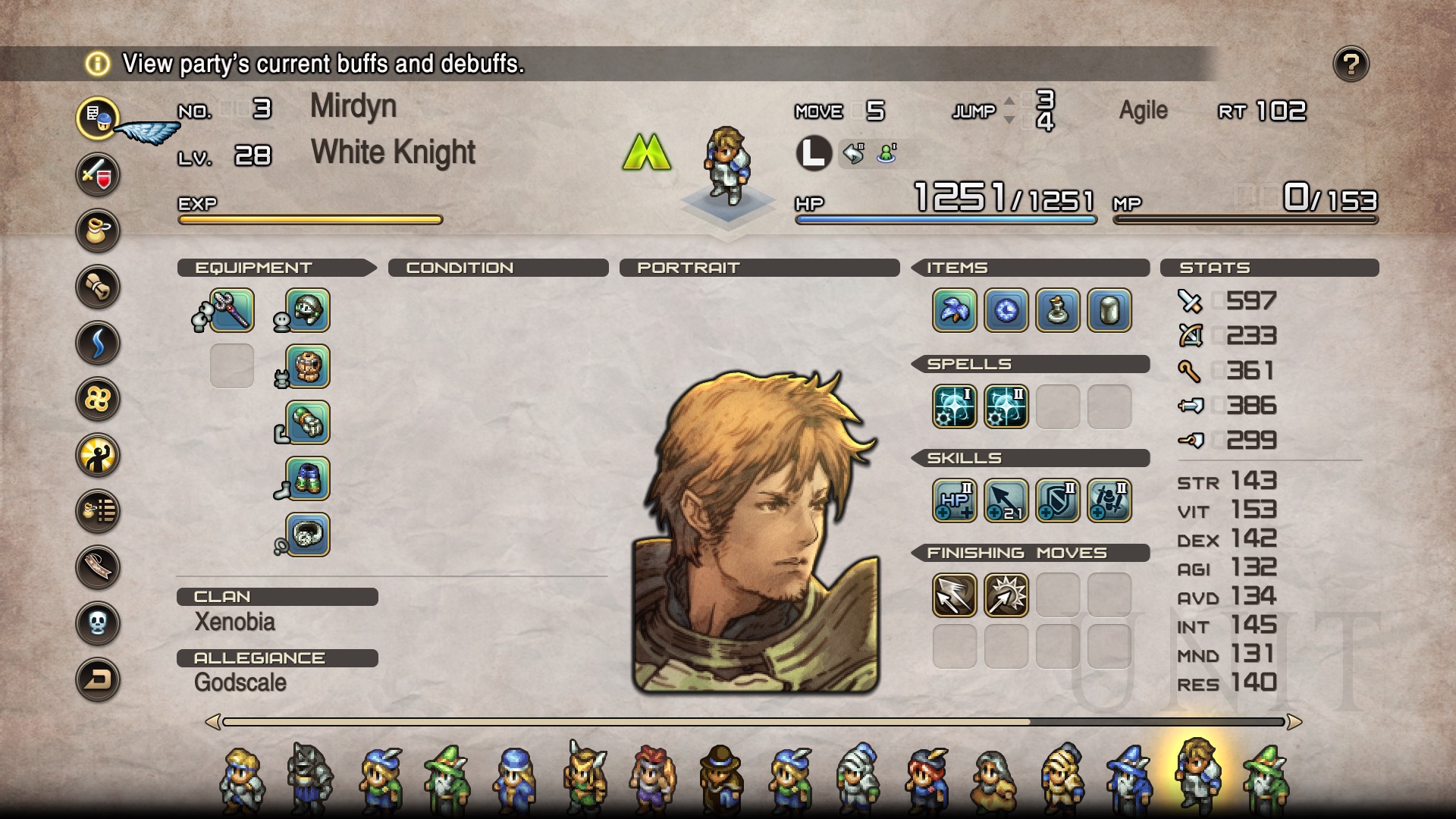This screenshot has height=819, width=1456.
Task: Inspect the blue bird item icon
Action: click(x=955, y=311)
